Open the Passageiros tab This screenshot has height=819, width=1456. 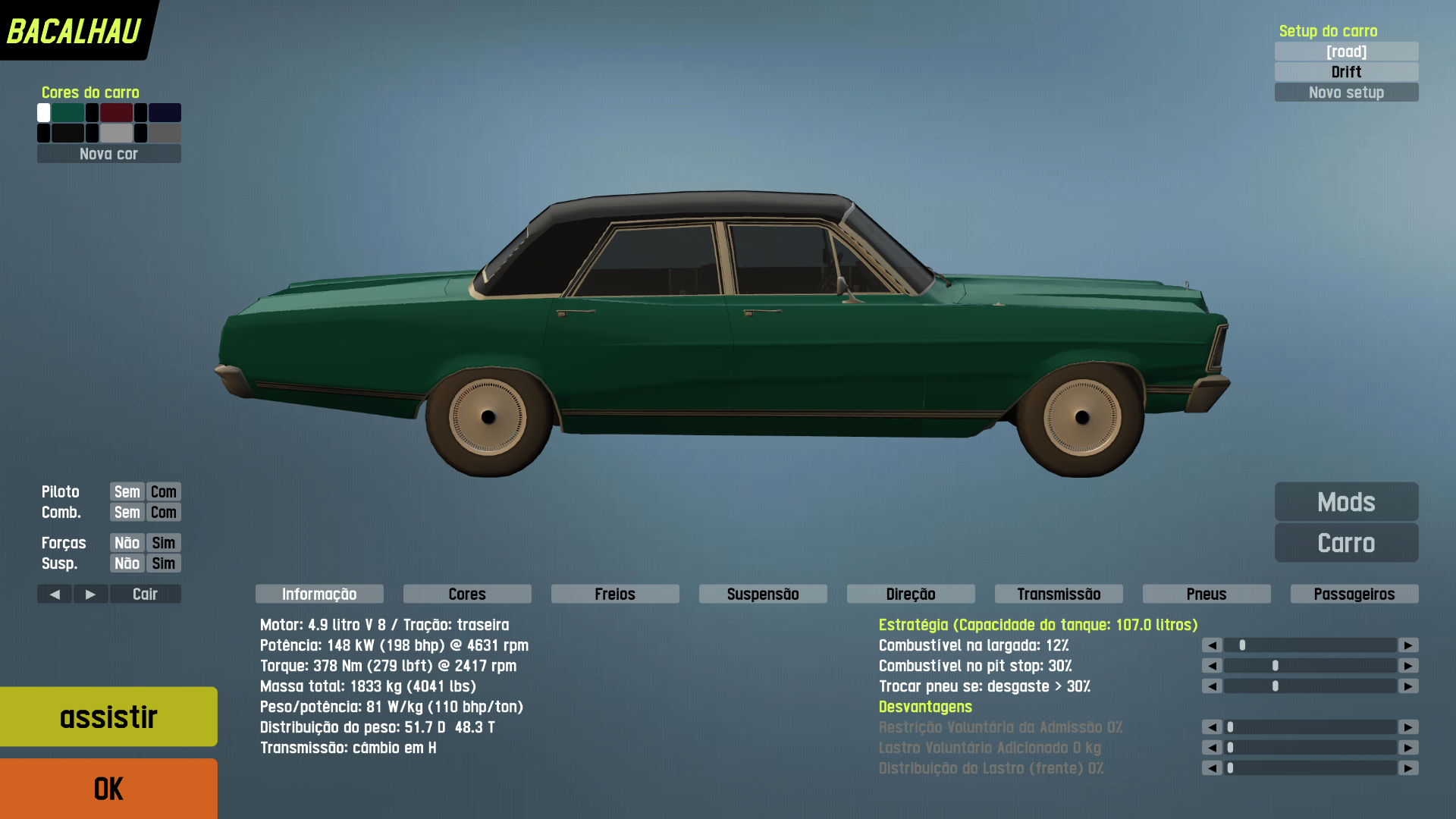point(1354,594)
